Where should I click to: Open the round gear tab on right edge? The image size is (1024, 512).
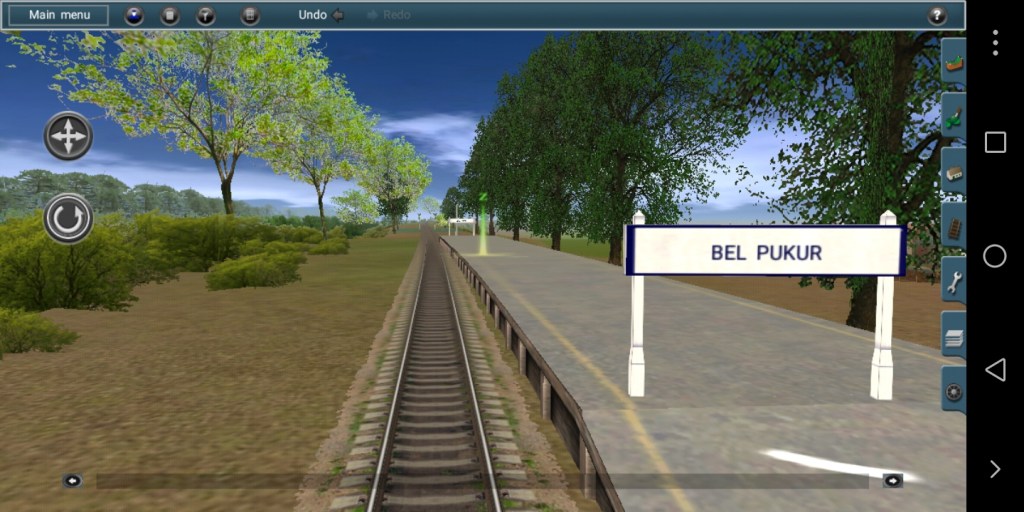pyautogui.click(x=954, y=391)
